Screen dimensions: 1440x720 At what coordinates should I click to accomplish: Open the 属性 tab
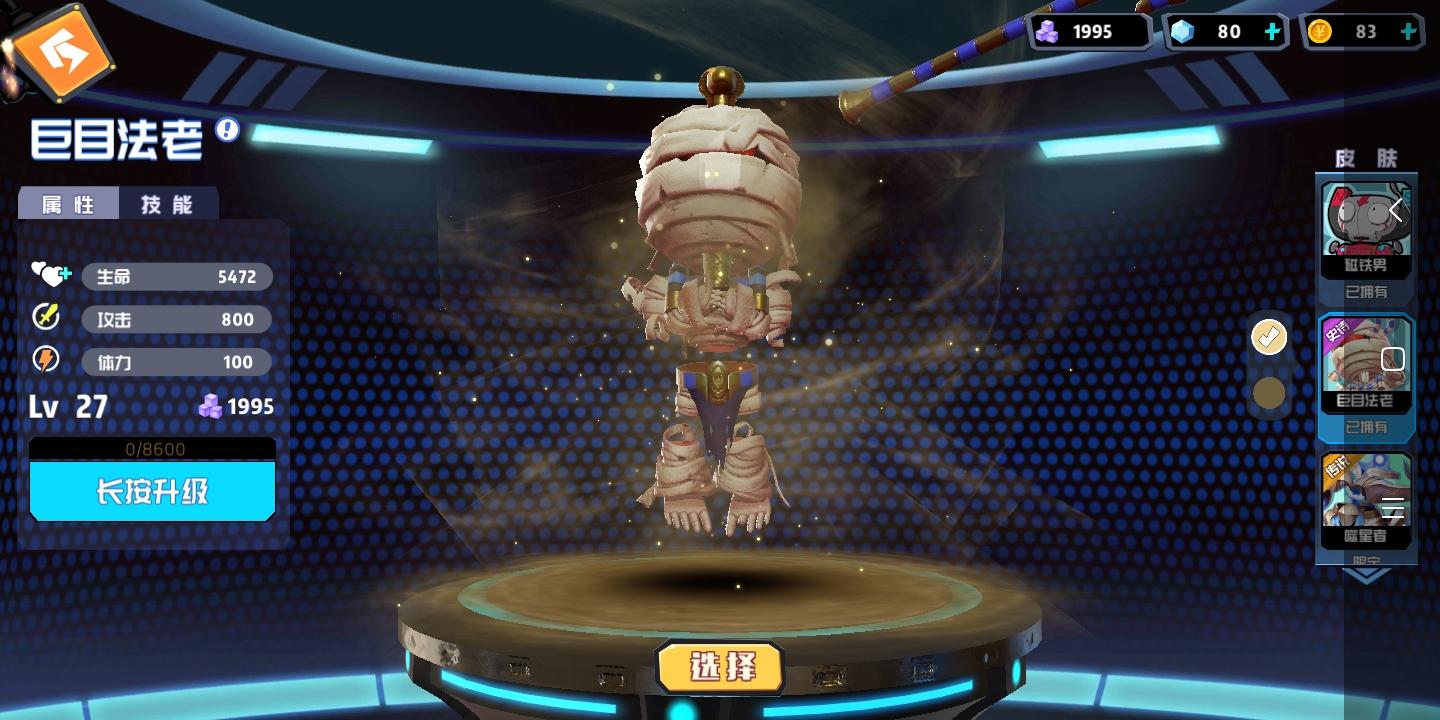69,203
